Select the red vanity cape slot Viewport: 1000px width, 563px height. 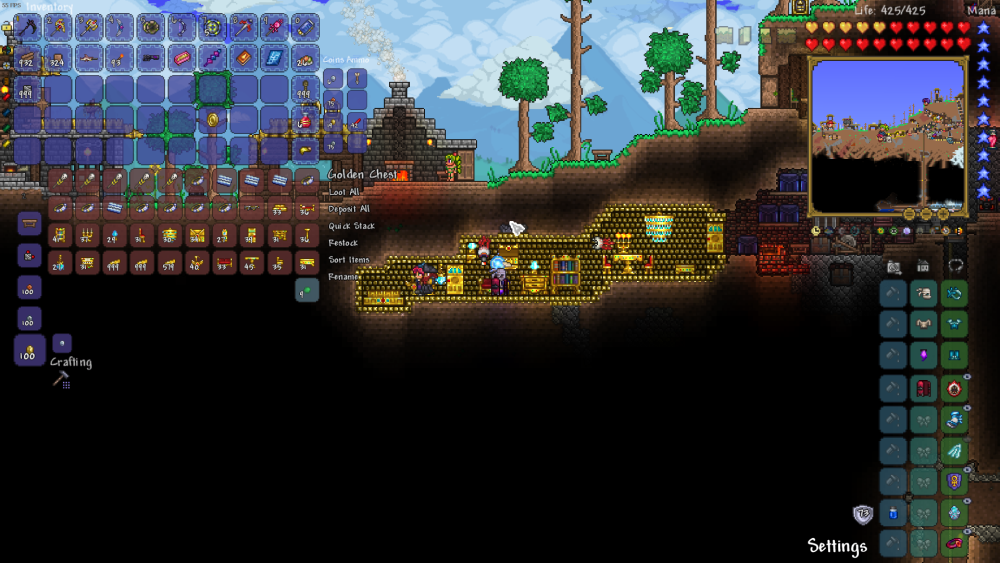[924, 388]
